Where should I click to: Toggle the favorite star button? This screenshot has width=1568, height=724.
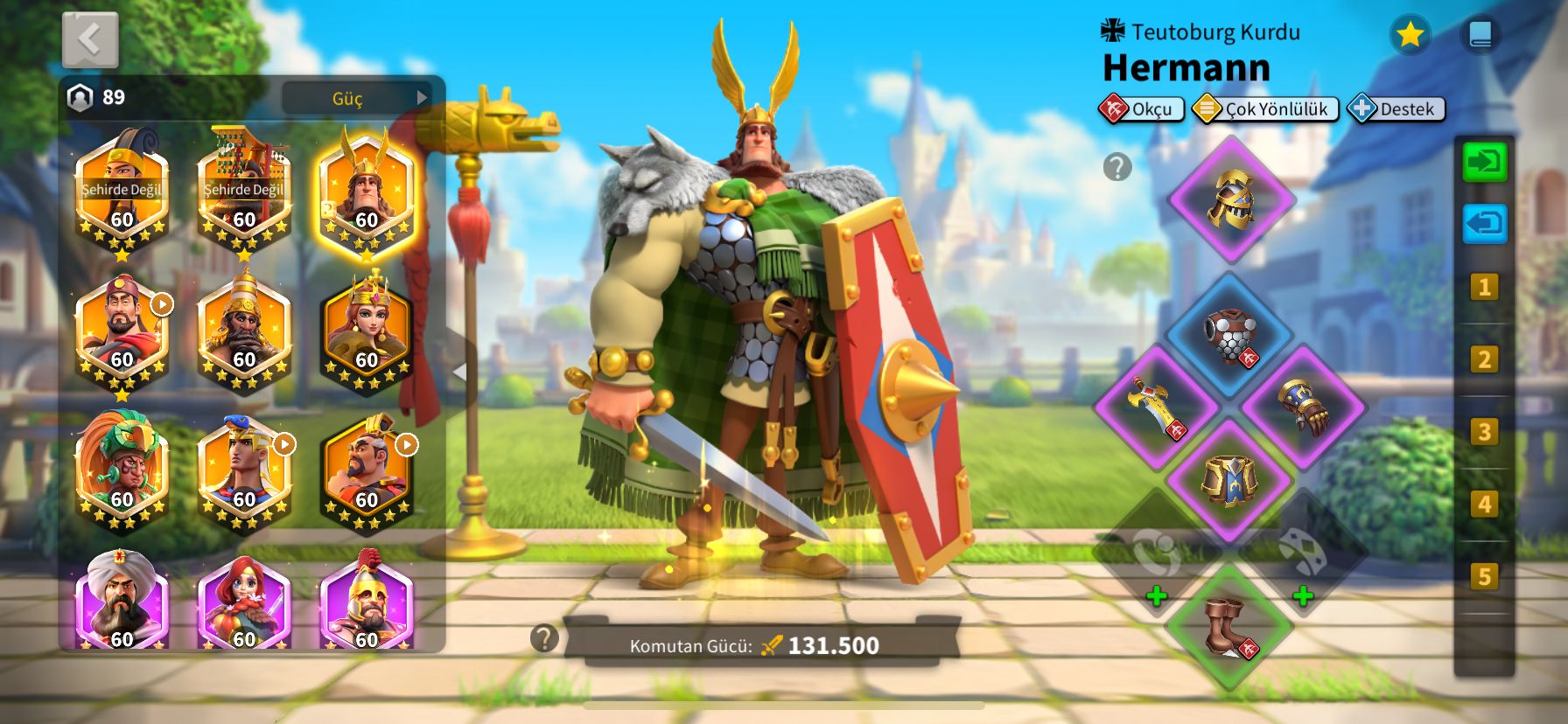(x=1409, y=35)
